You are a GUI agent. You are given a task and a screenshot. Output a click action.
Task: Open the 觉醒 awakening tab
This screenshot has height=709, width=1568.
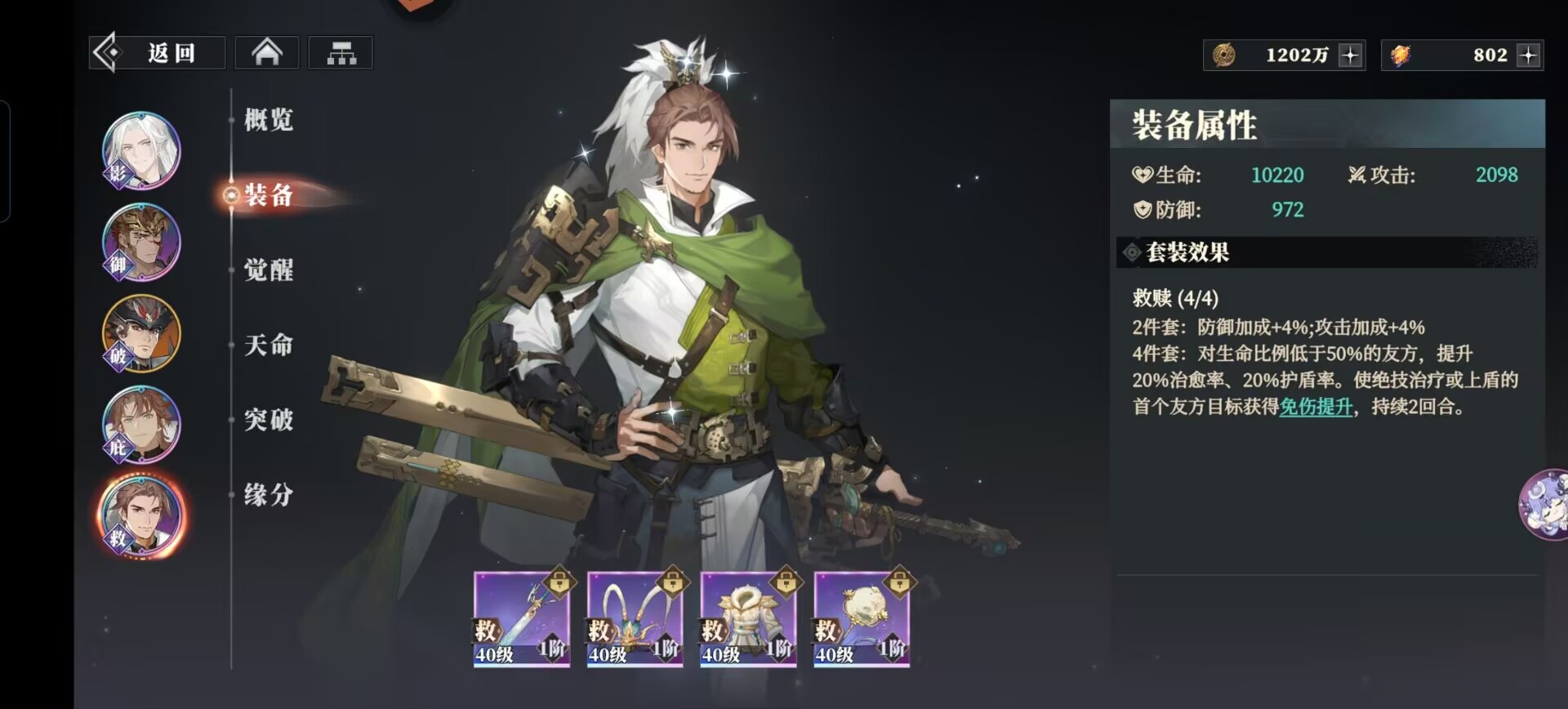click(269, 270)
